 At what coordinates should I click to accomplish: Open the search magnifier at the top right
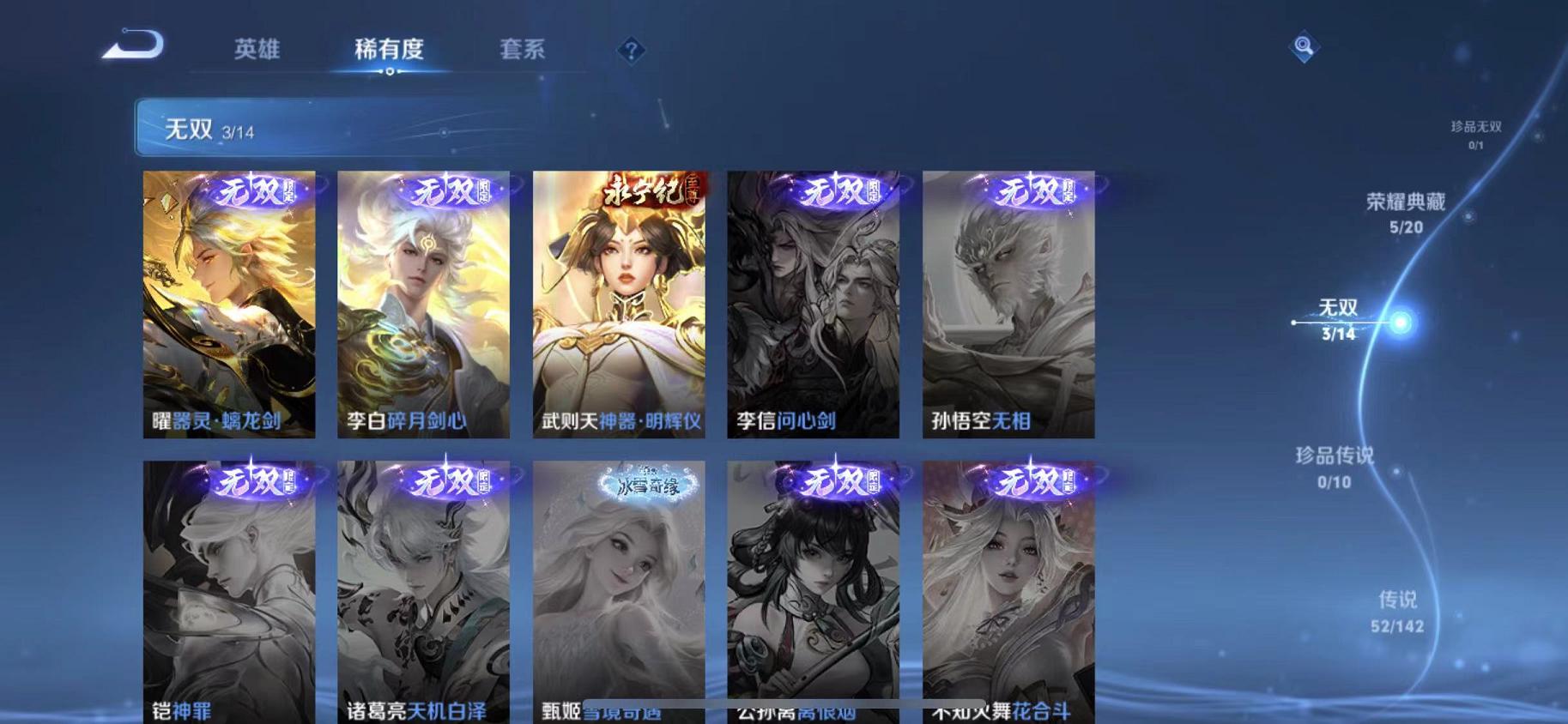tap(1304, 45)
